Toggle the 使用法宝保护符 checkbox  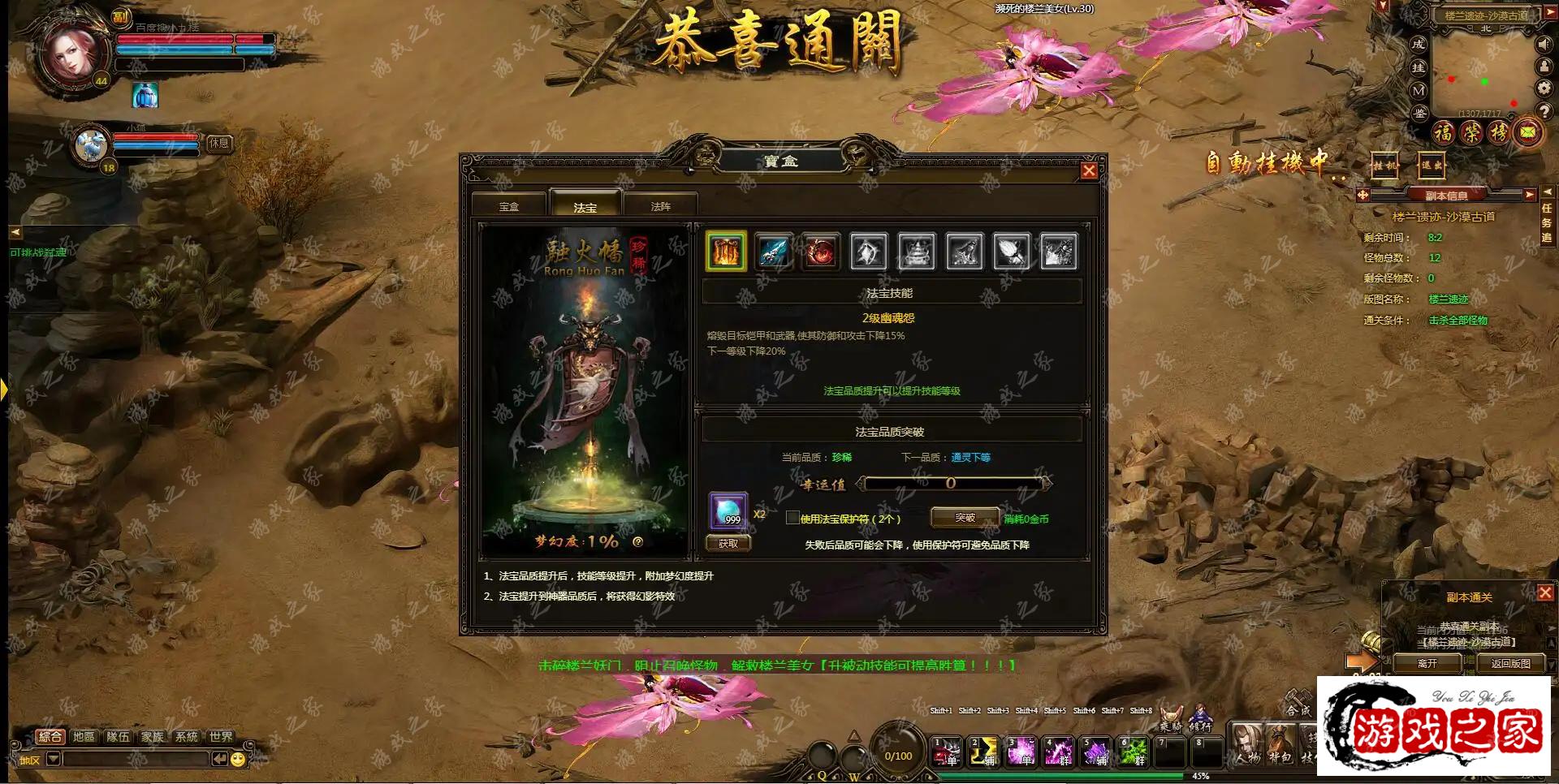pos(792,518)
